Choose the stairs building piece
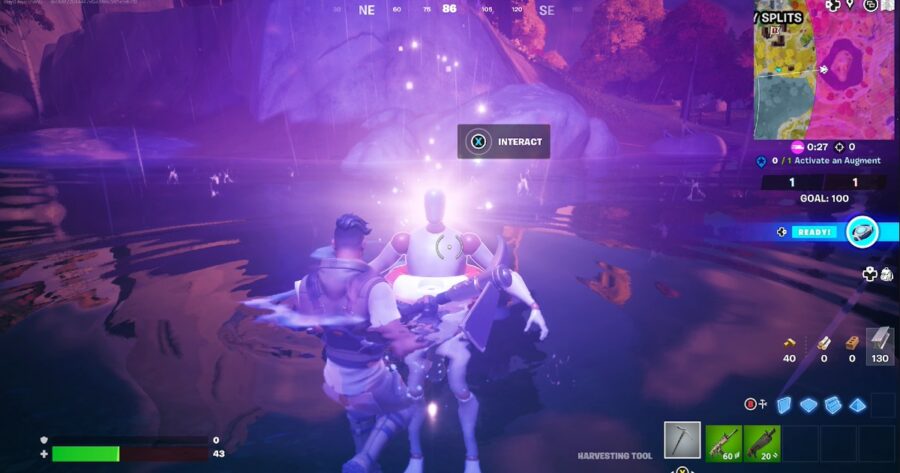Image resolution: width=900 pixels, height=473 pixels. point(832,404)
